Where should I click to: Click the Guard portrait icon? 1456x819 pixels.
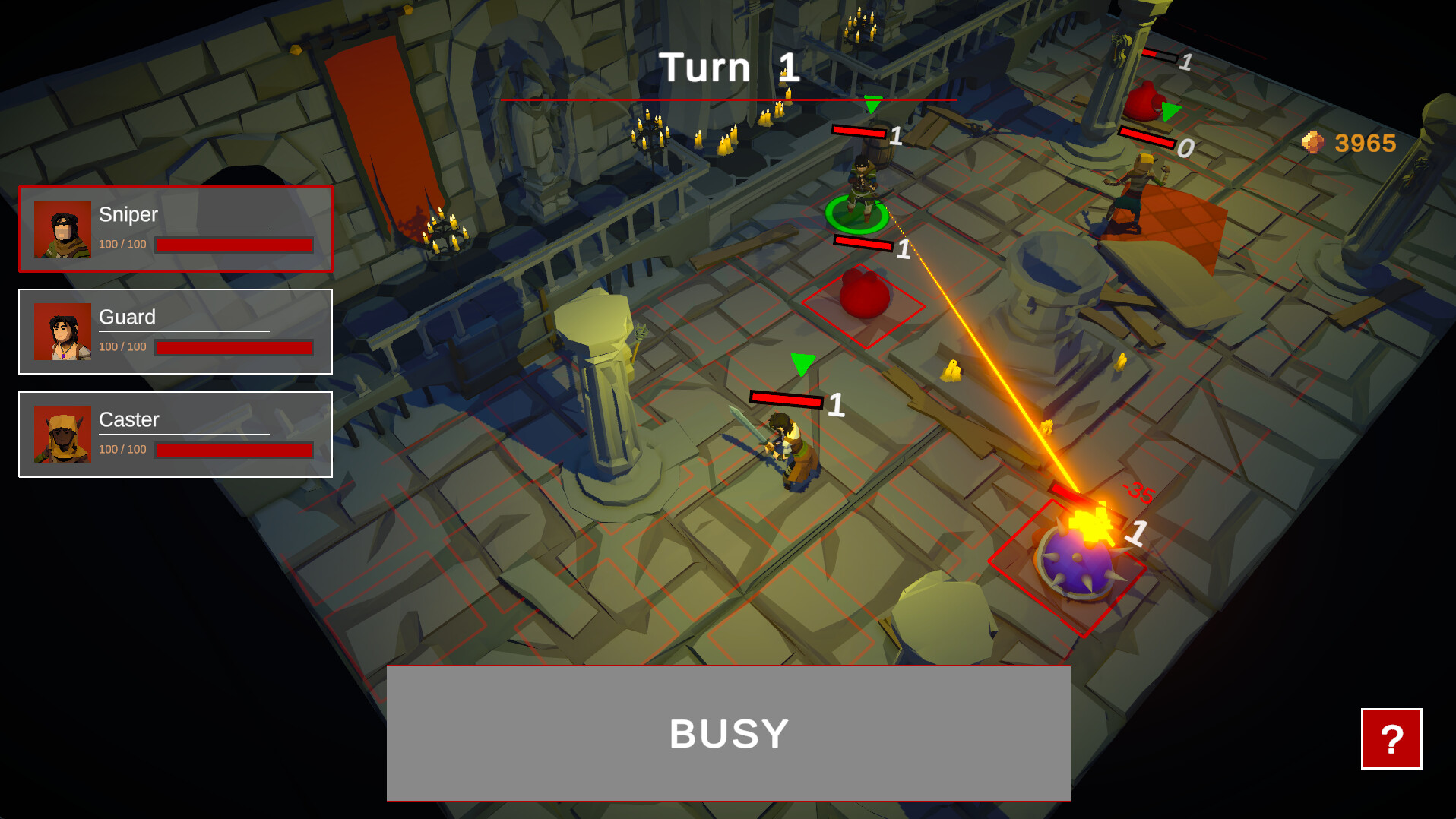click(x=64, y=332)
